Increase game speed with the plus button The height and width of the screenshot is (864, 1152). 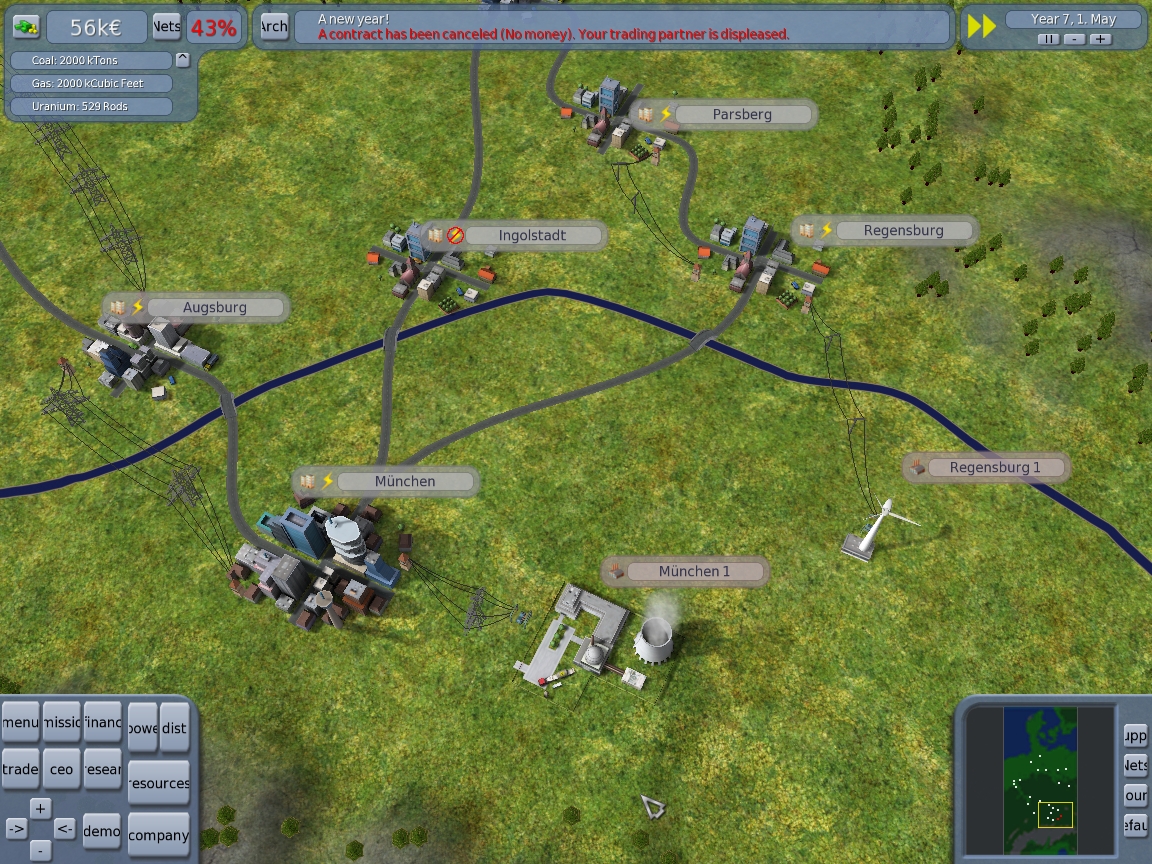pyautogui.click(x=1100, y=39)
